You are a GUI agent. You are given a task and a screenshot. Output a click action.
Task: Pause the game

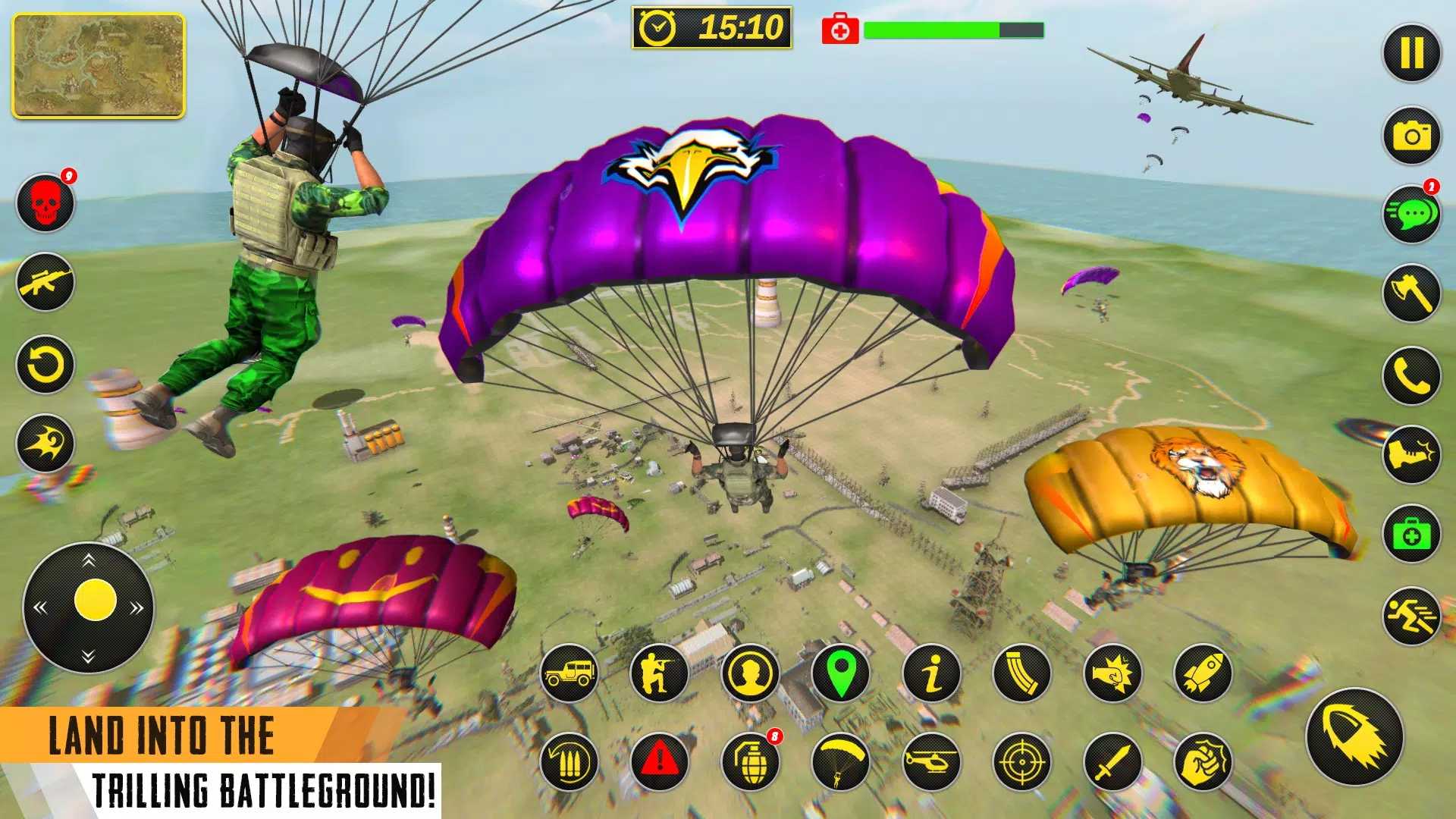pyautogui.click(x=1411, y=54)
